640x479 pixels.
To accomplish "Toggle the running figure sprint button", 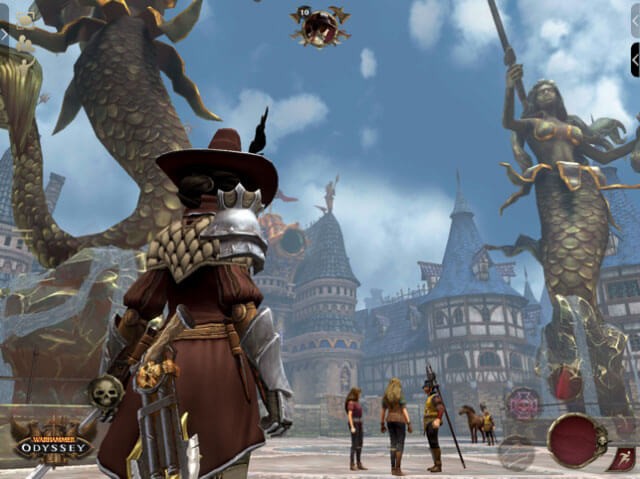I will point(620,459).
